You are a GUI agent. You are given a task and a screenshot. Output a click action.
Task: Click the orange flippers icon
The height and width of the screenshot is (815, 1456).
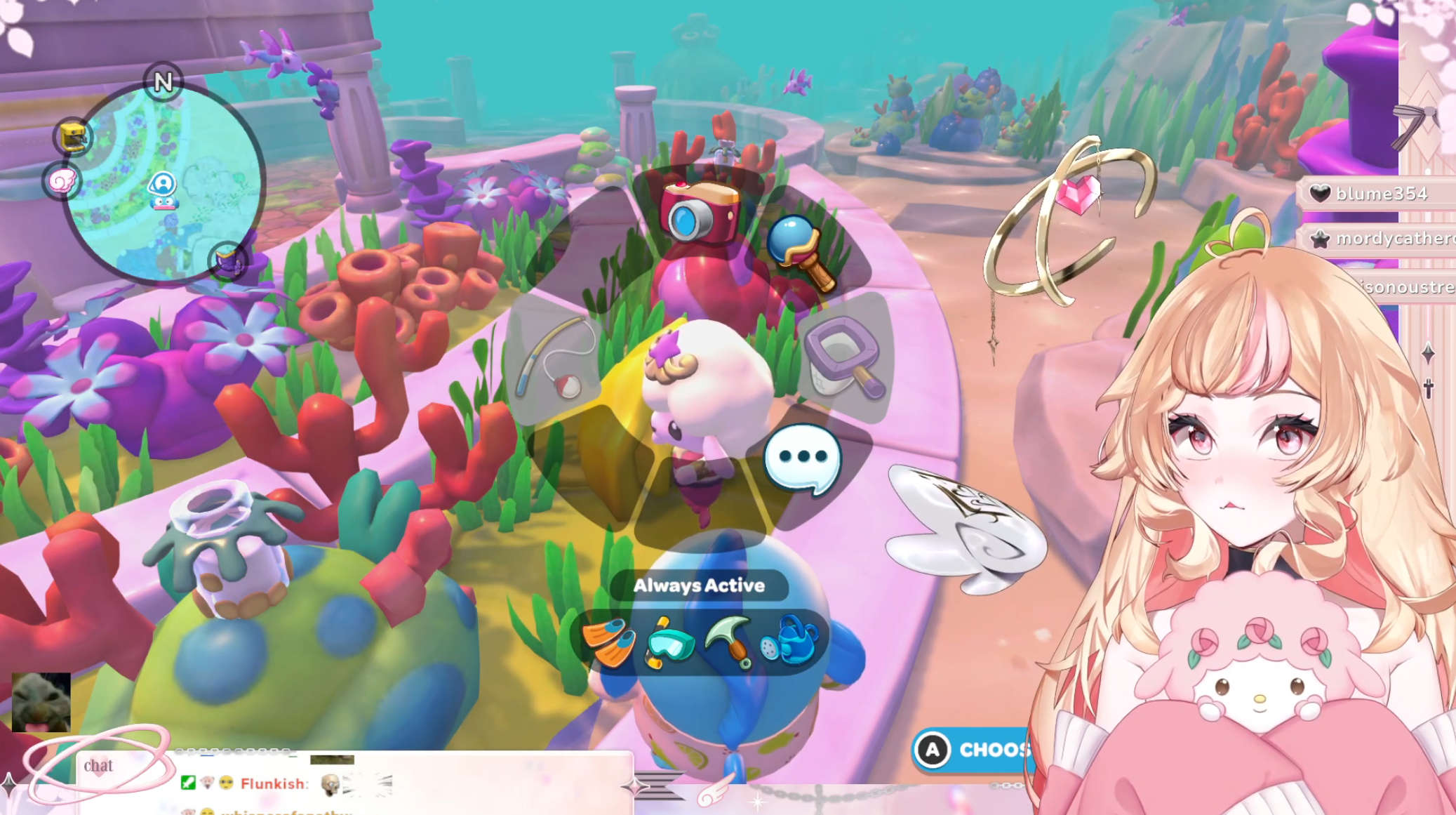click(608, 642)
